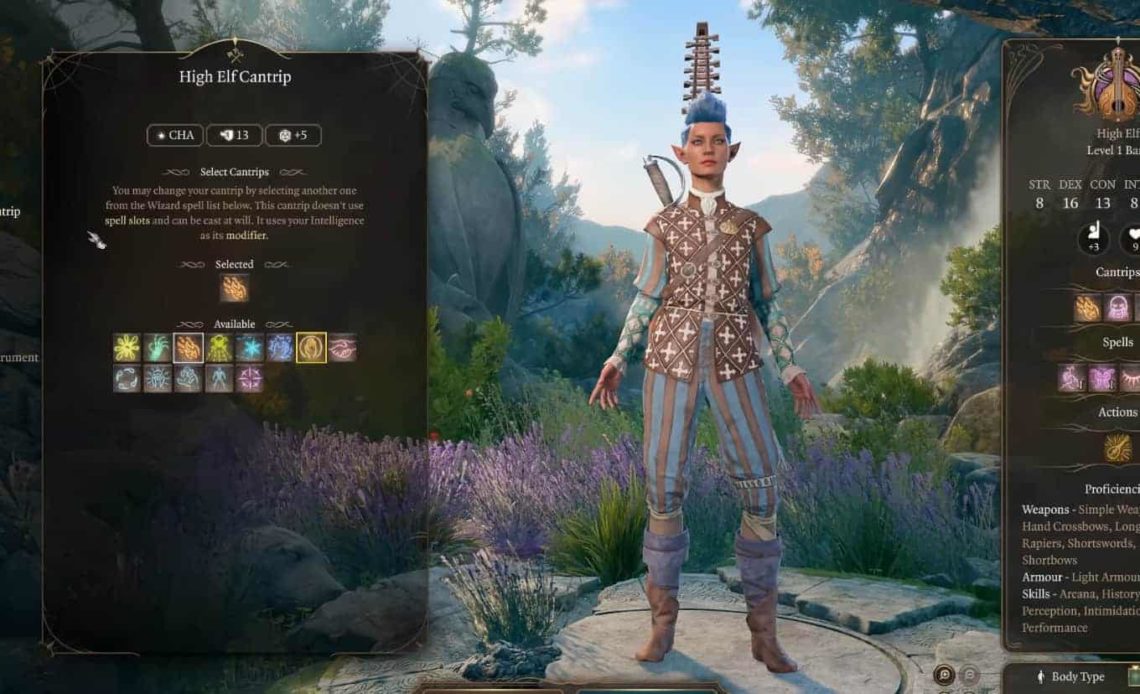Inspect the golden lute action icon

pyautogui.click(x=1117, y=448)
